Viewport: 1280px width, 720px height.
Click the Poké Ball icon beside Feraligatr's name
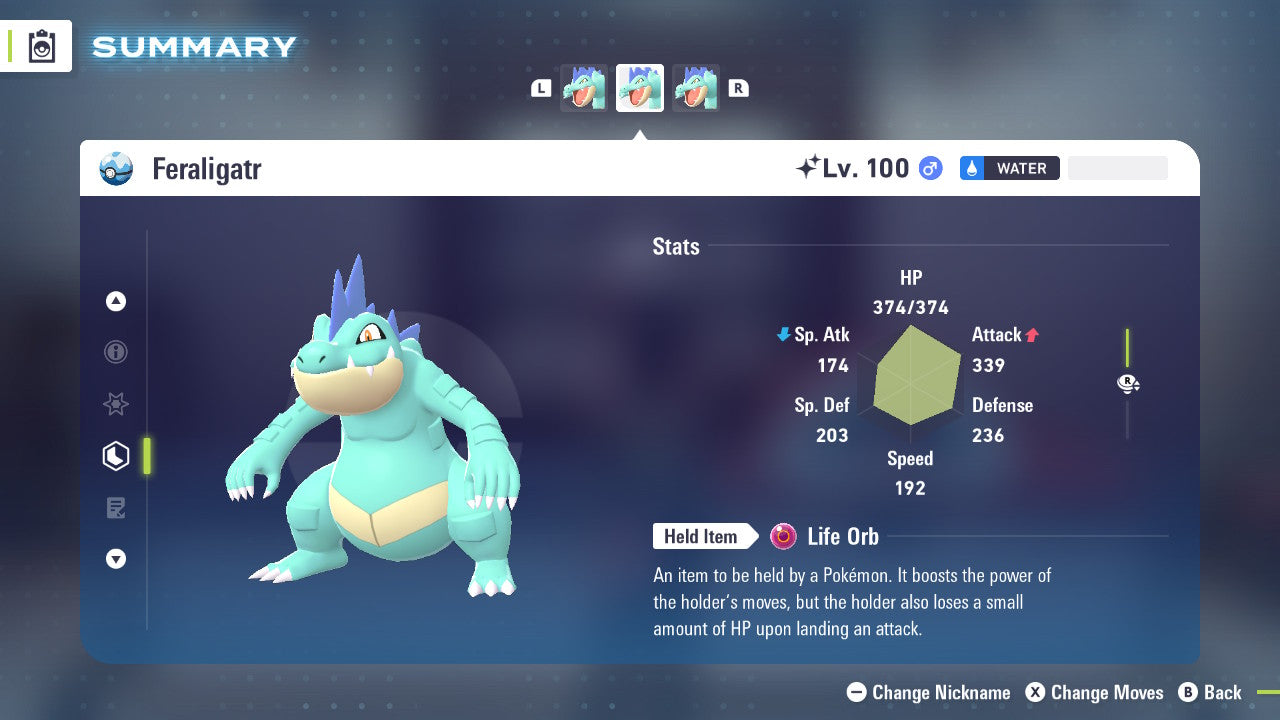115,168
